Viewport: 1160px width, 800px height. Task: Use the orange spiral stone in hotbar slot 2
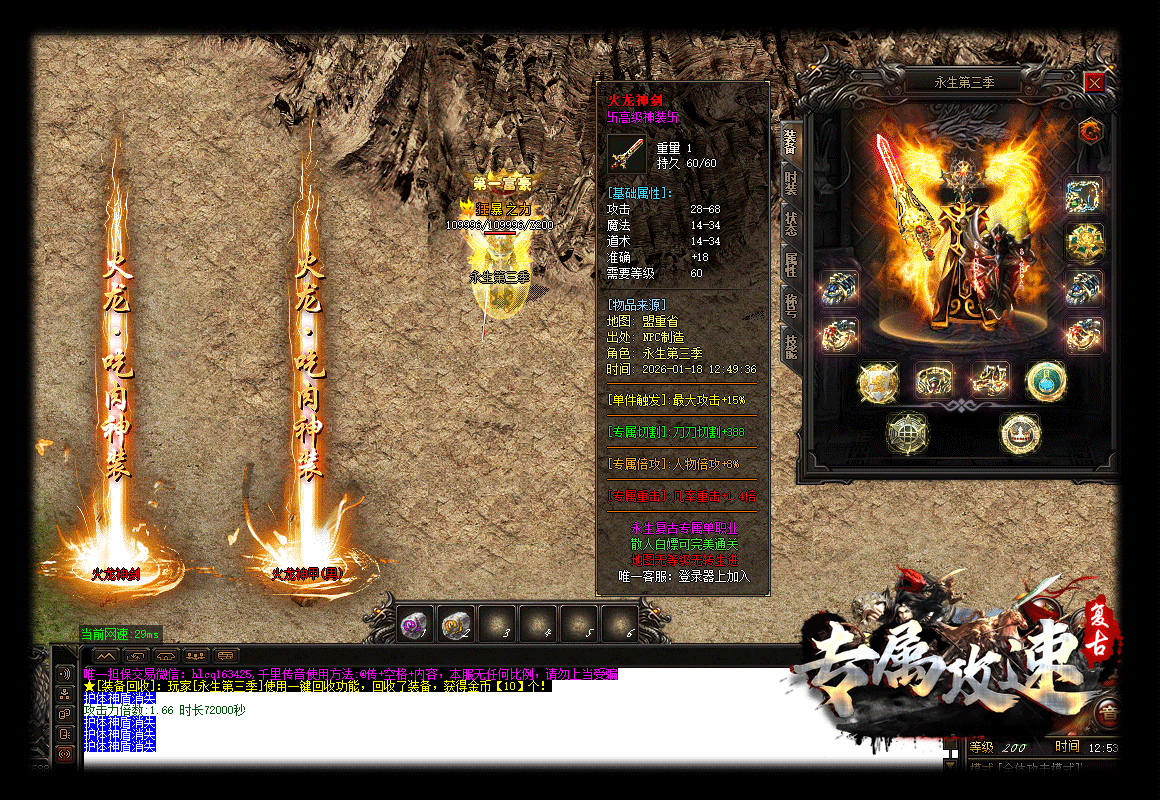(456, 623)
